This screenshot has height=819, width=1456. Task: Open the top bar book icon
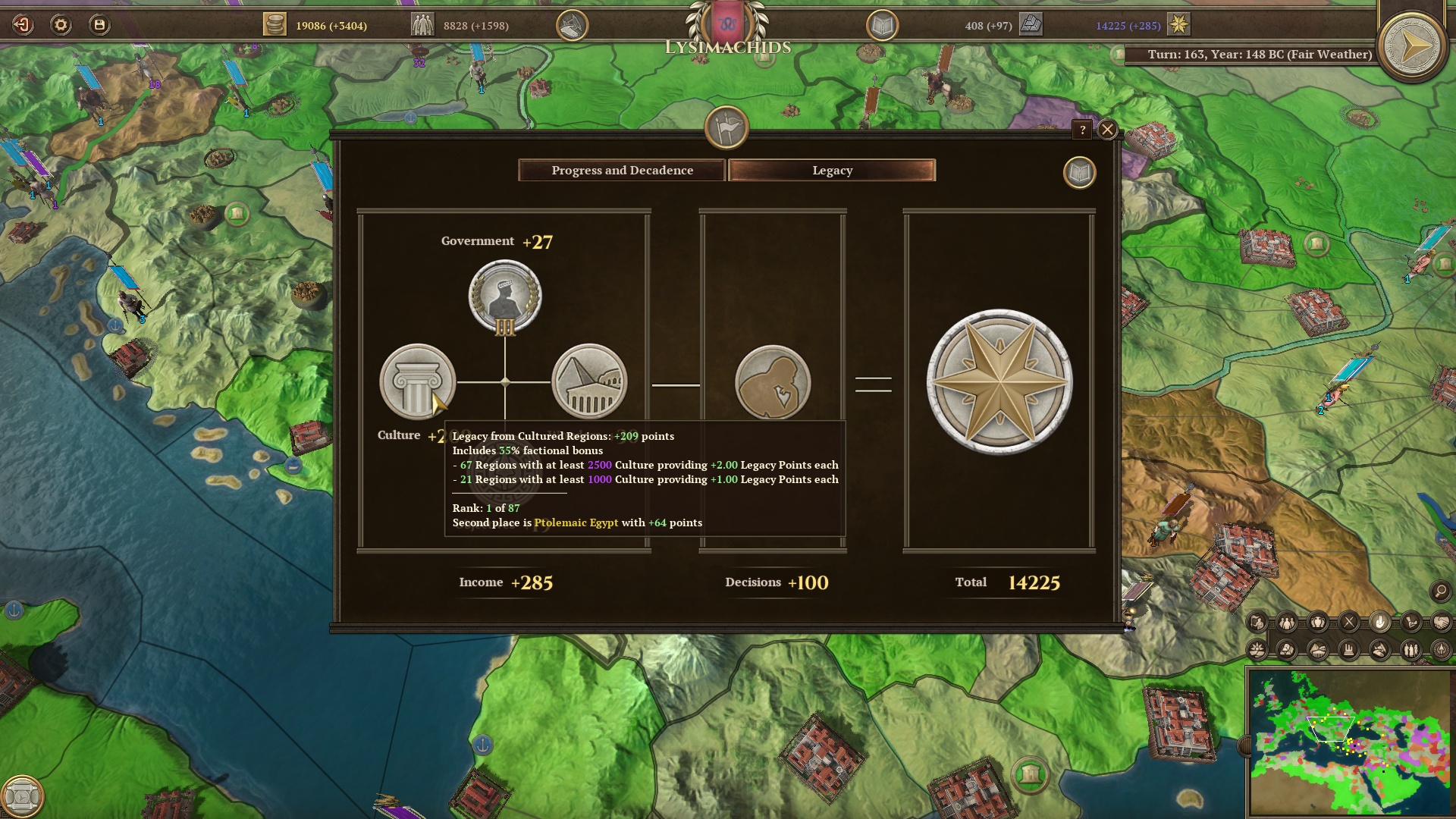(882, 26)
